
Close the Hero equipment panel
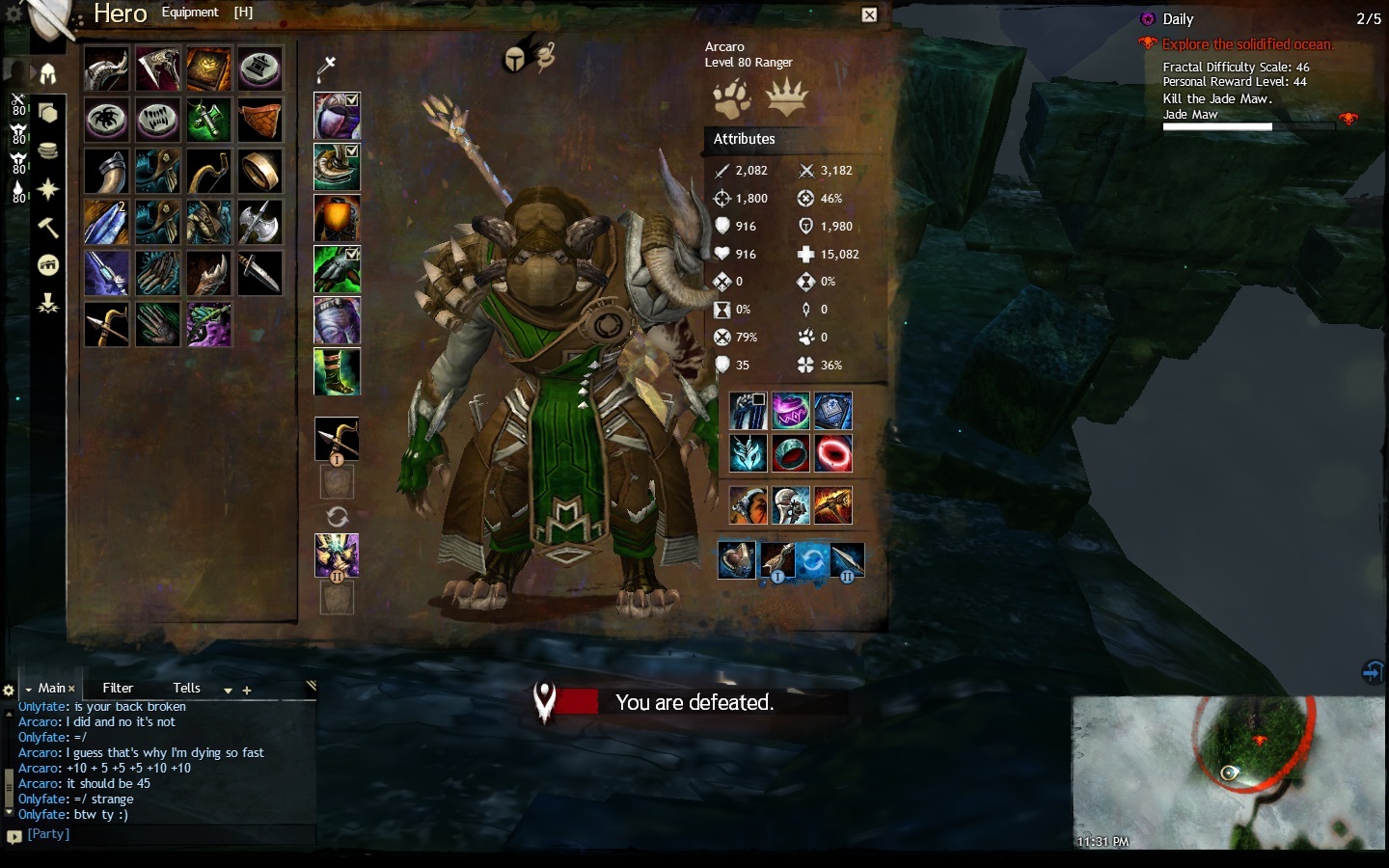pos(869,14)
